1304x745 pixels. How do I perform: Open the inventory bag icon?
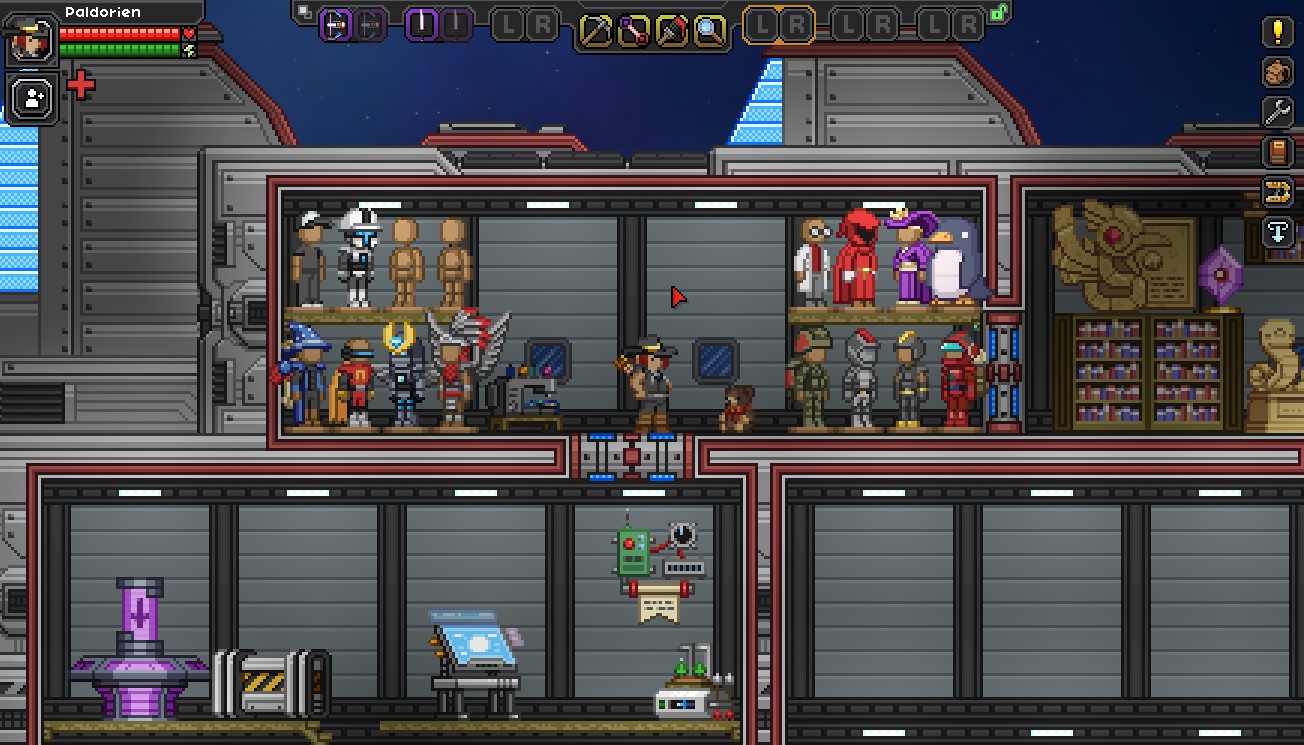coord(1277,72)
